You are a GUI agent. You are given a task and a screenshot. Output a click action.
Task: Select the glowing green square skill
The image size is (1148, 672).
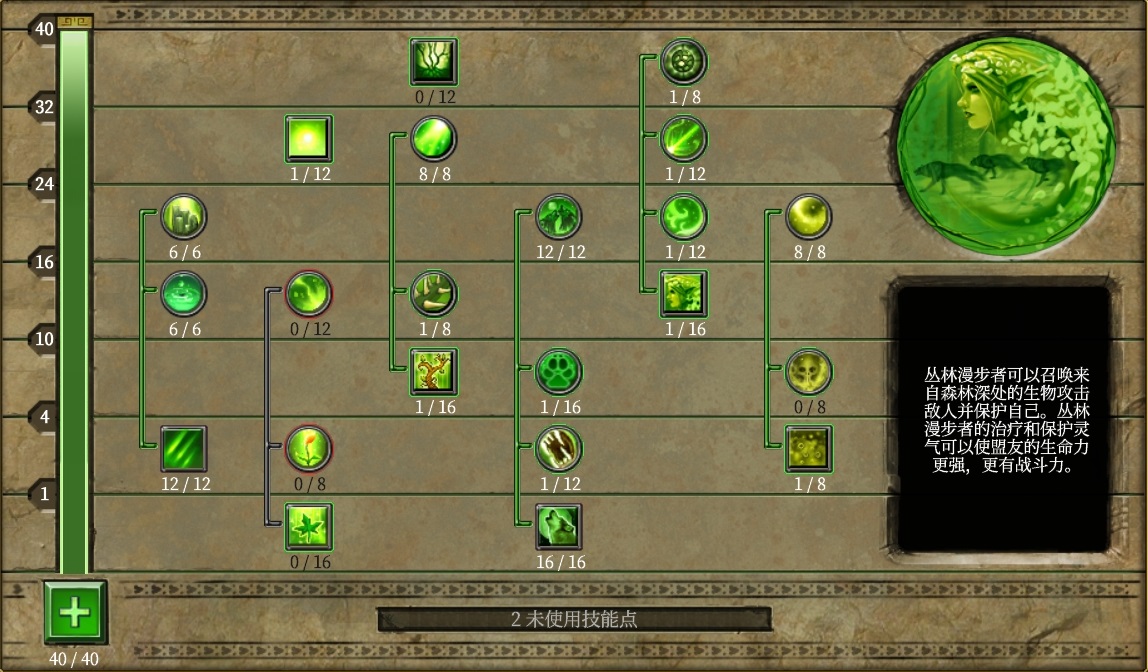coord(309,139)
